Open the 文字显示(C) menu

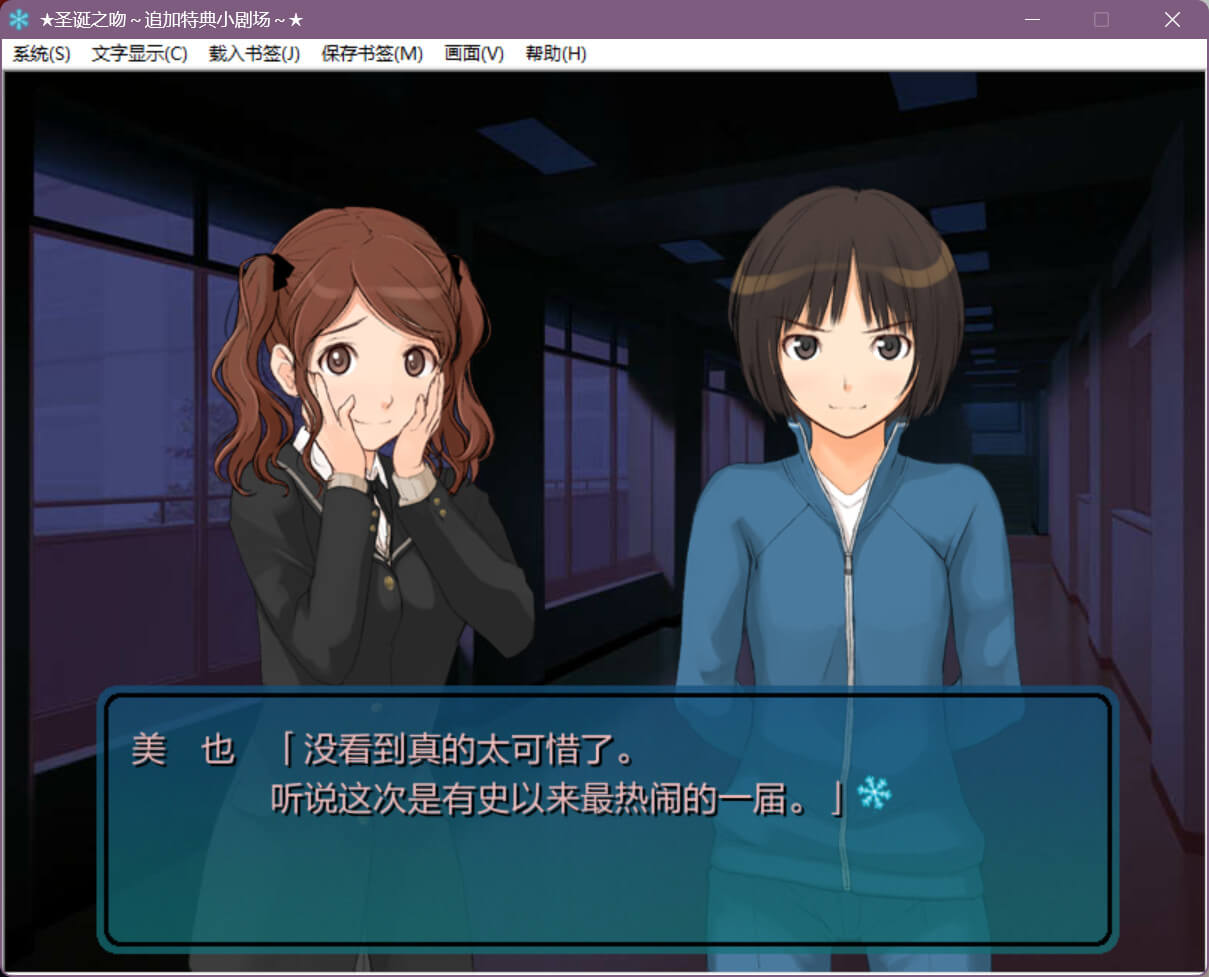tap(139, 54)
